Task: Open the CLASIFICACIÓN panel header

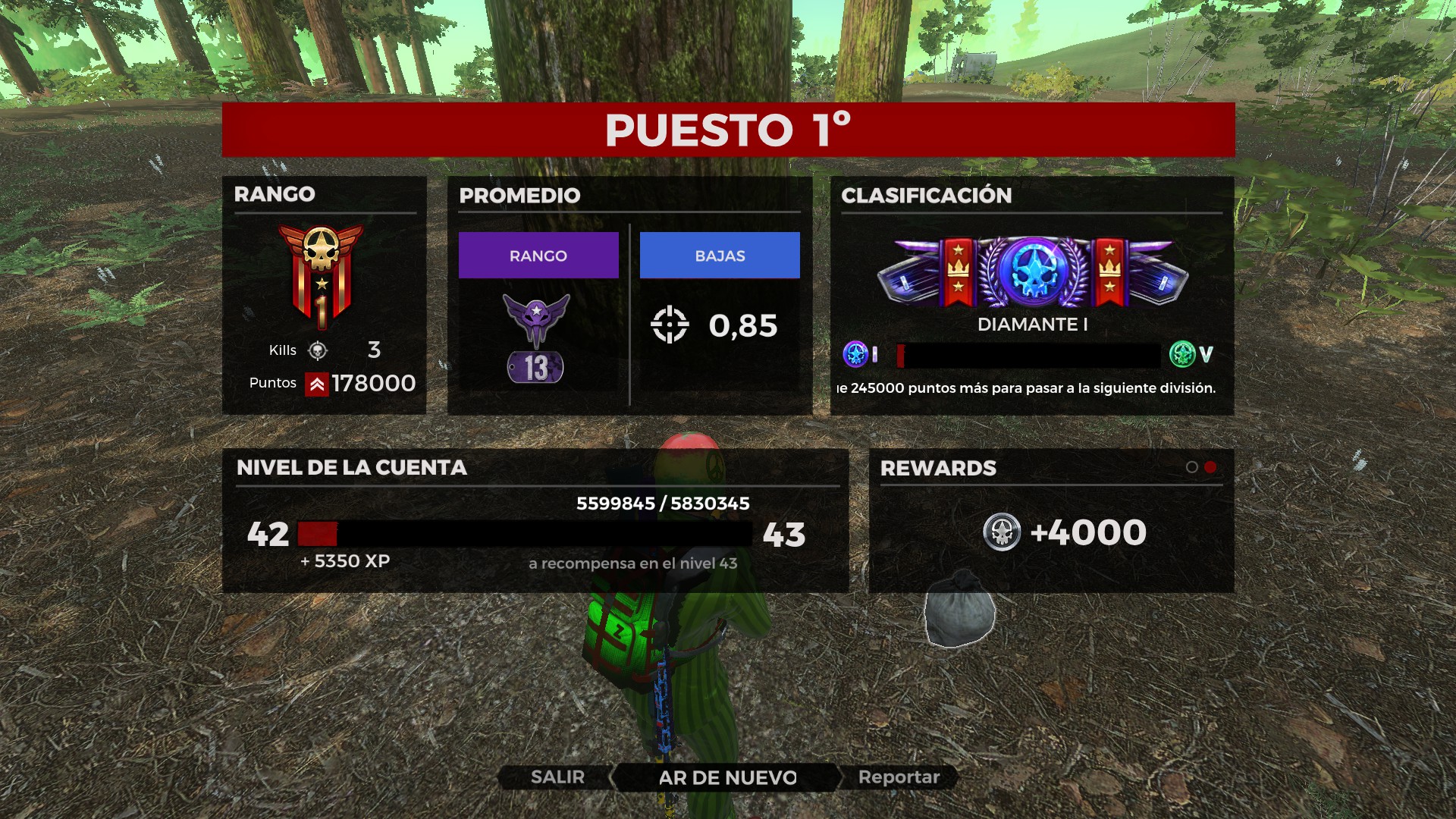Action: [x=927, y=196]
